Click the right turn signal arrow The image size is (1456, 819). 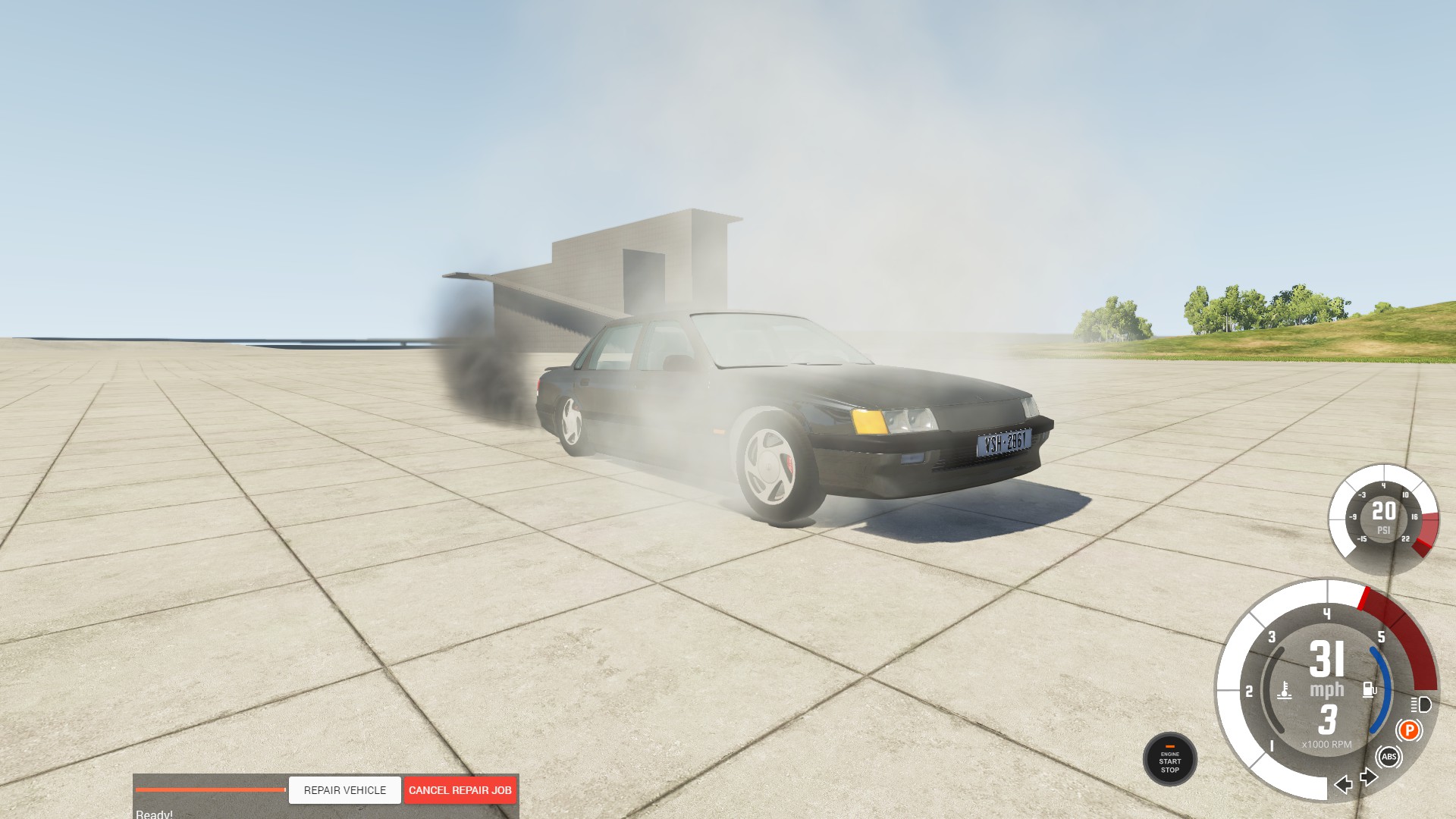[x=1369, y=777]
